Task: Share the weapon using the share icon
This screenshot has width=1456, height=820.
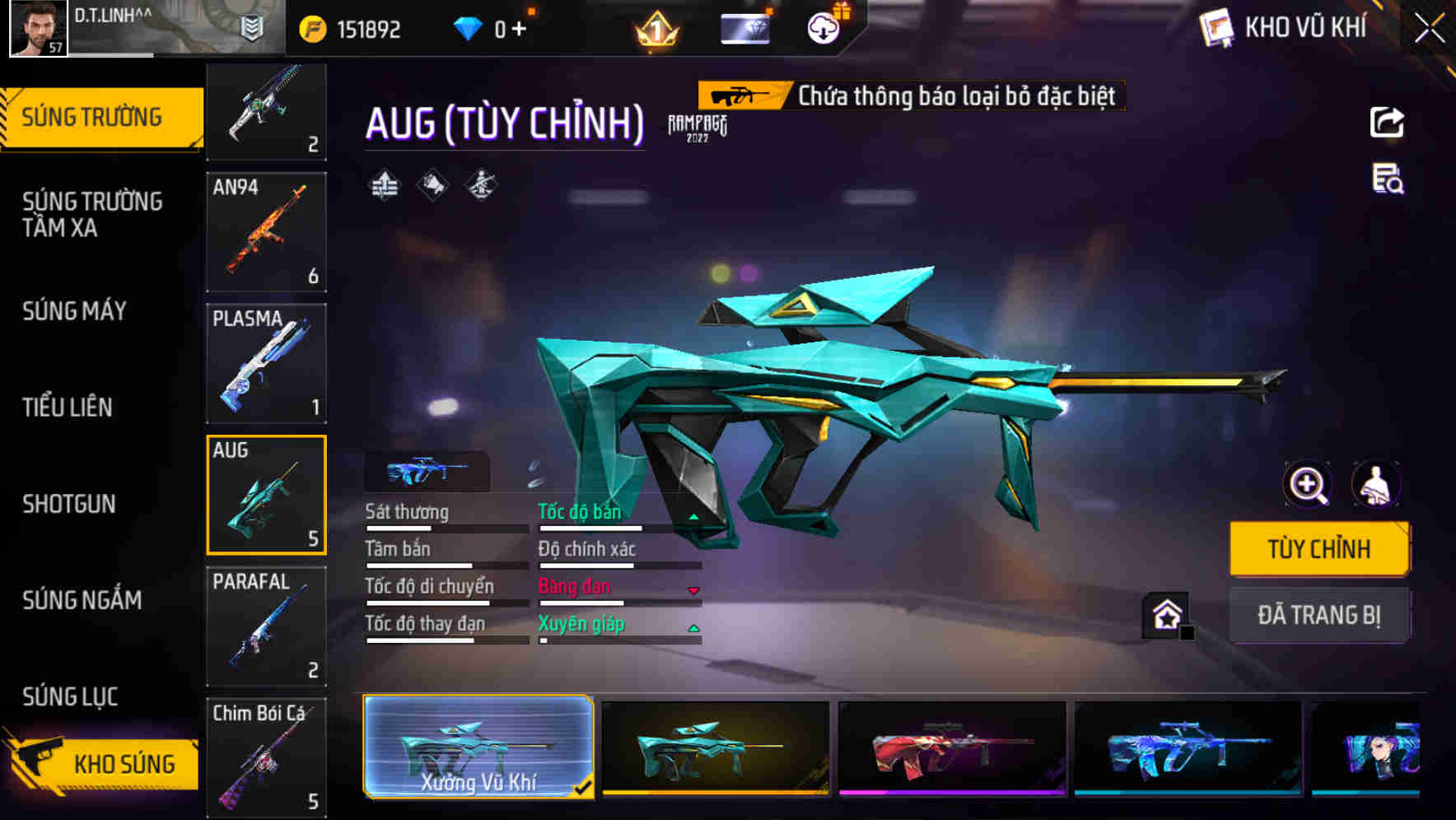Action: [x=1387, y=123]
